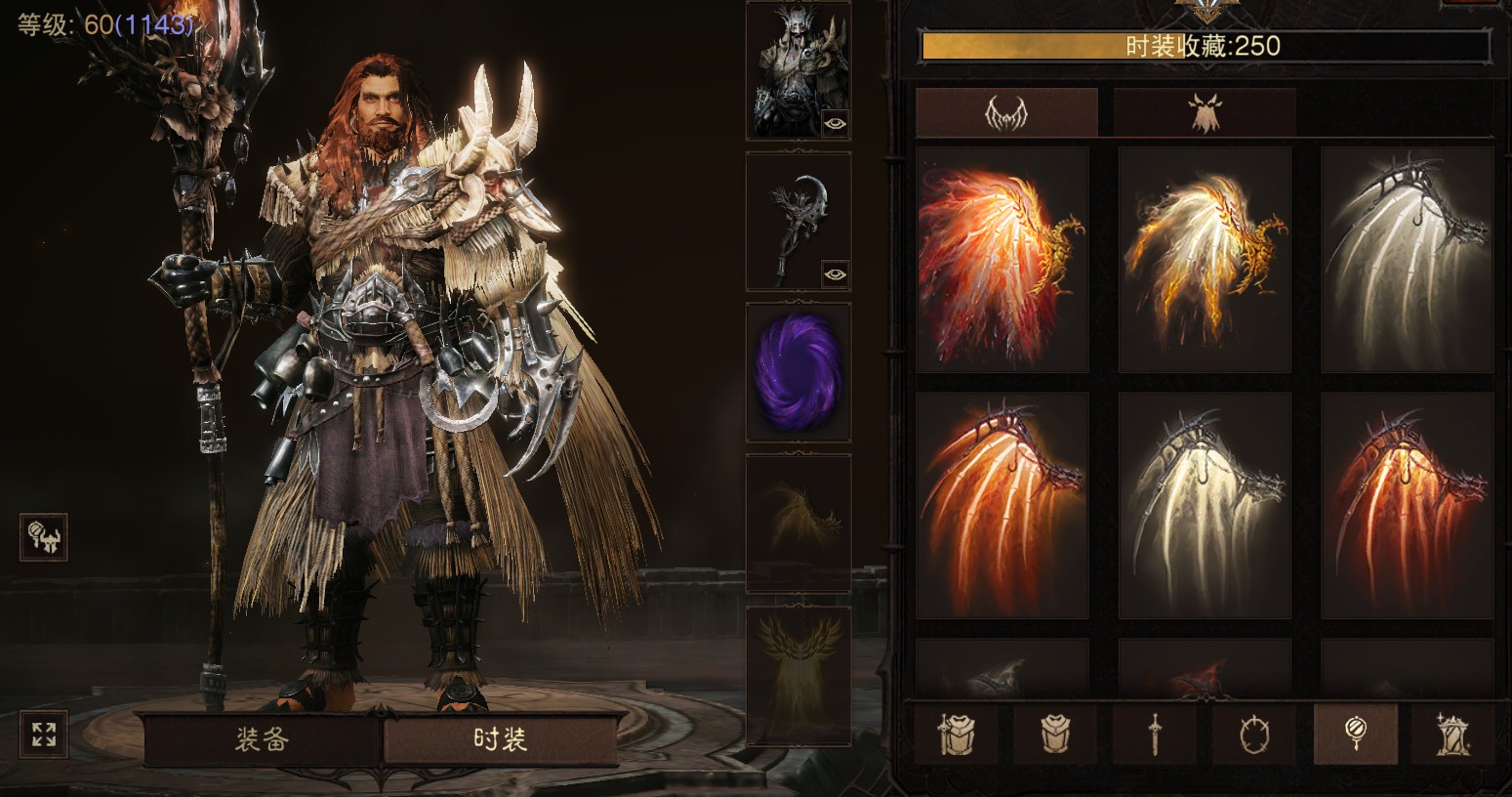Screen dimensions: 1512x797
Task: Choose the cream-colored dragon wings
Action: (1205, 505)
